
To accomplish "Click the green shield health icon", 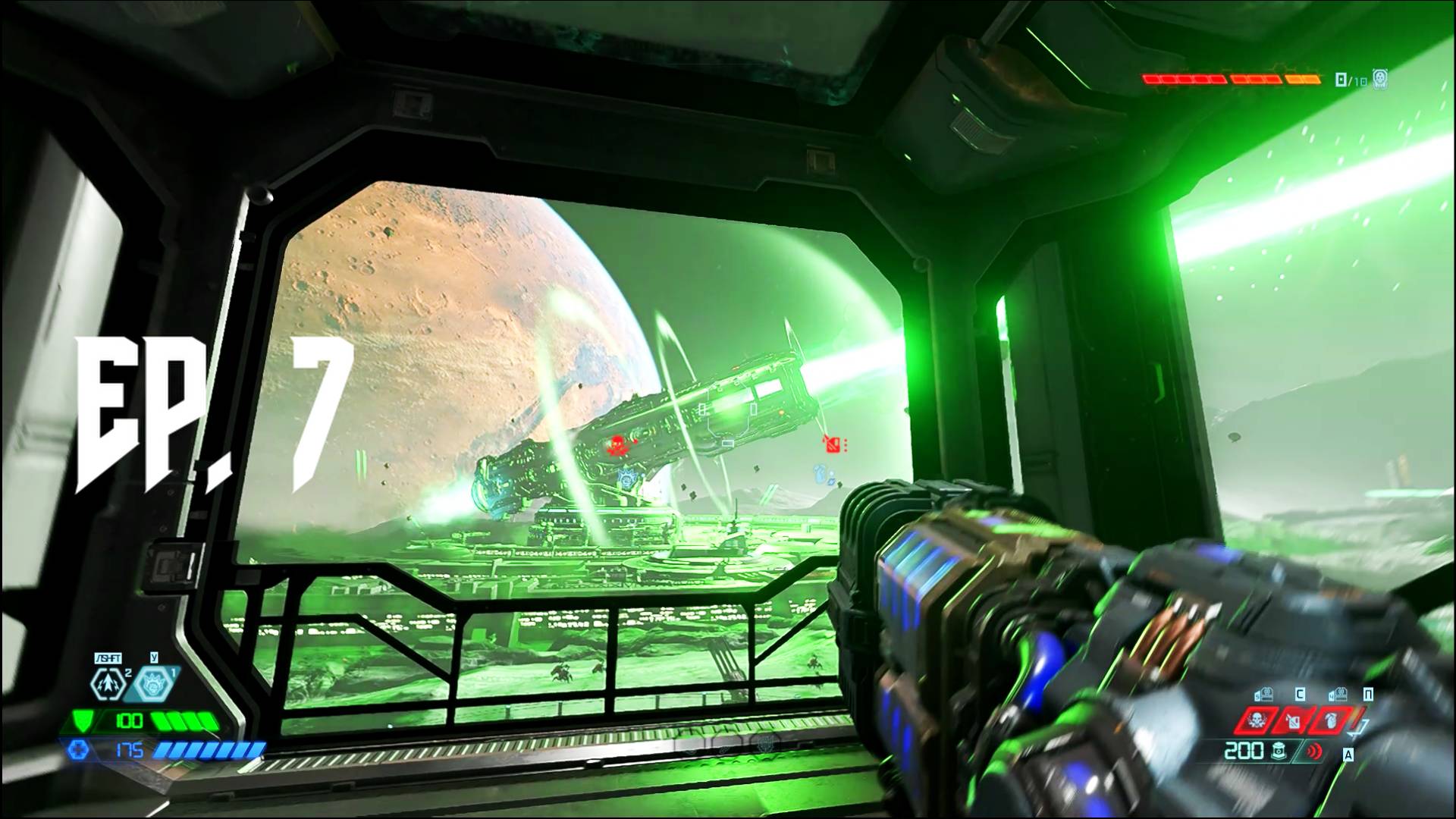I will click(83, 721).
